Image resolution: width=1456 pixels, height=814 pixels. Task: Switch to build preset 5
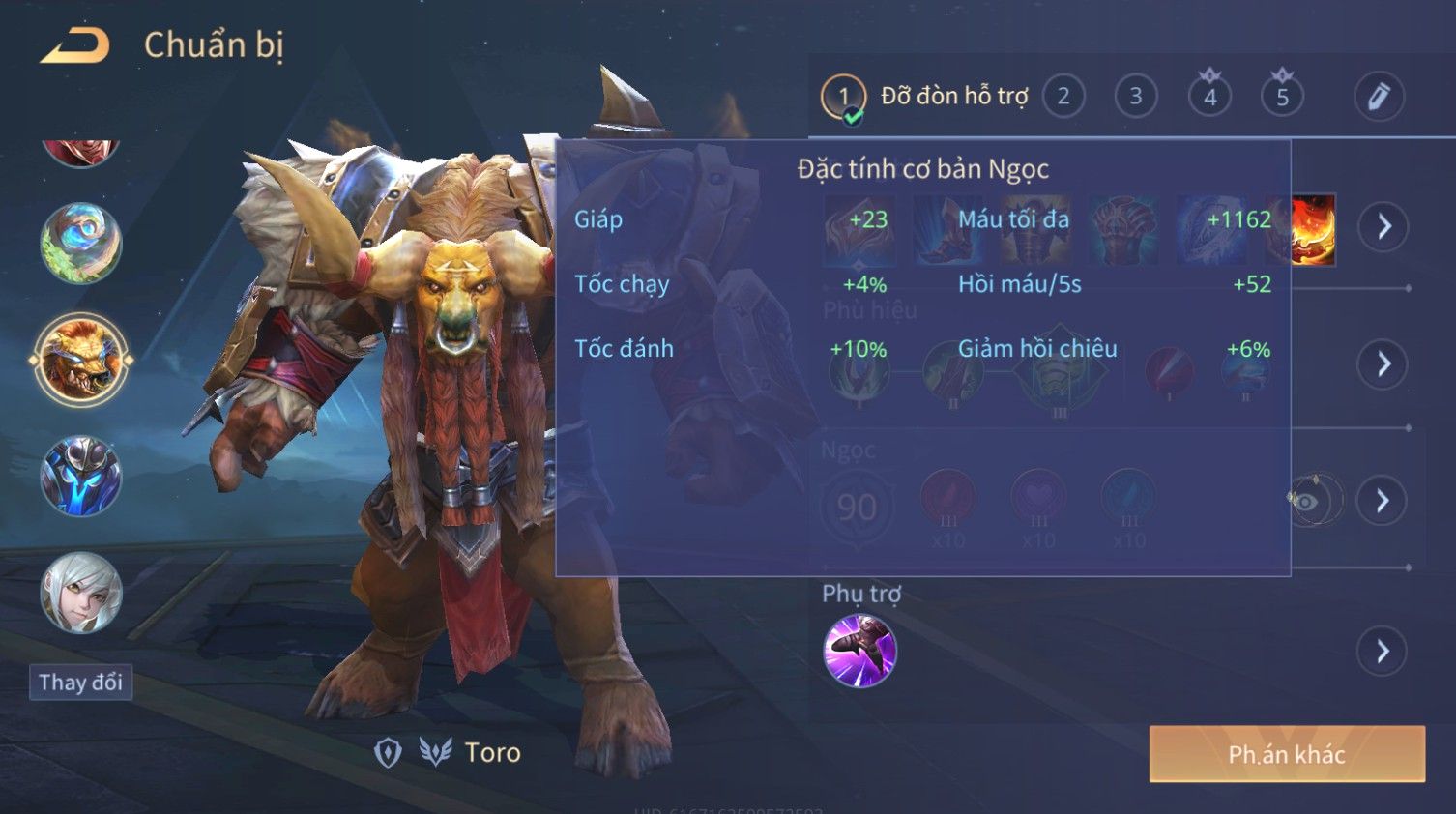click(1282, 97)
